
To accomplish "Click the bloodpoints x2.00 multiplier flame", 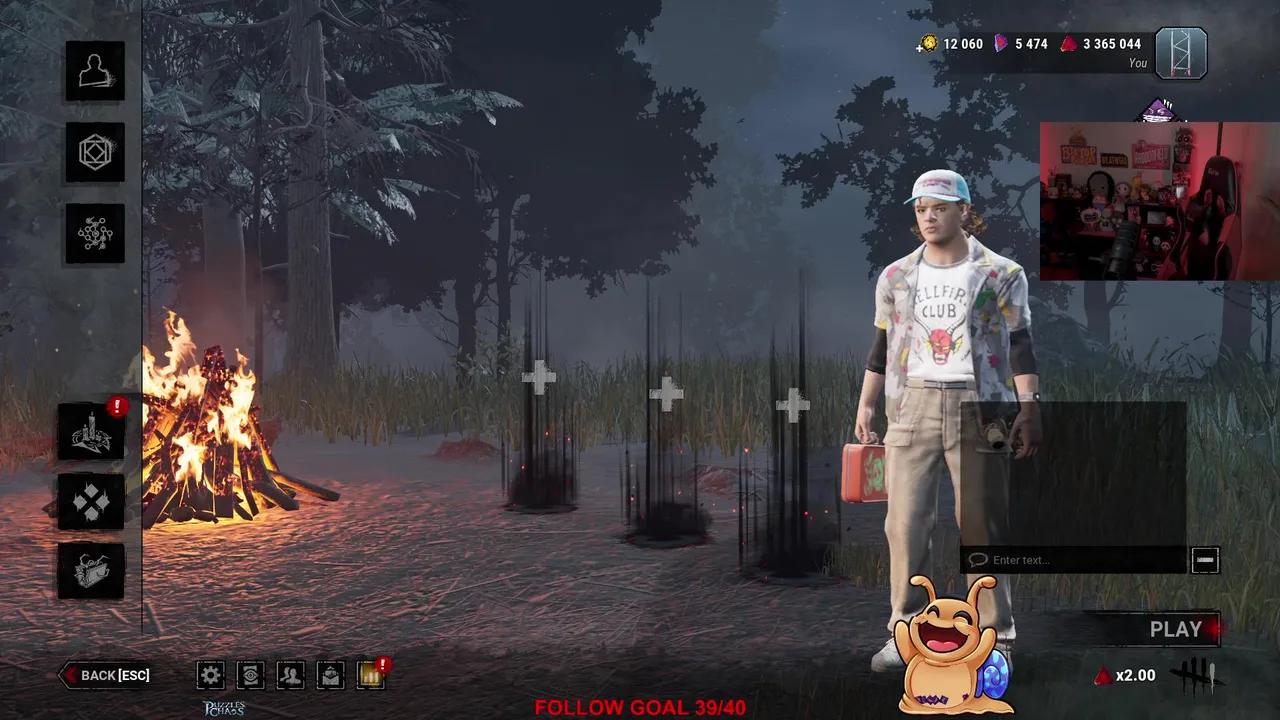I will pyautogui.click(x=1104, y=675).
